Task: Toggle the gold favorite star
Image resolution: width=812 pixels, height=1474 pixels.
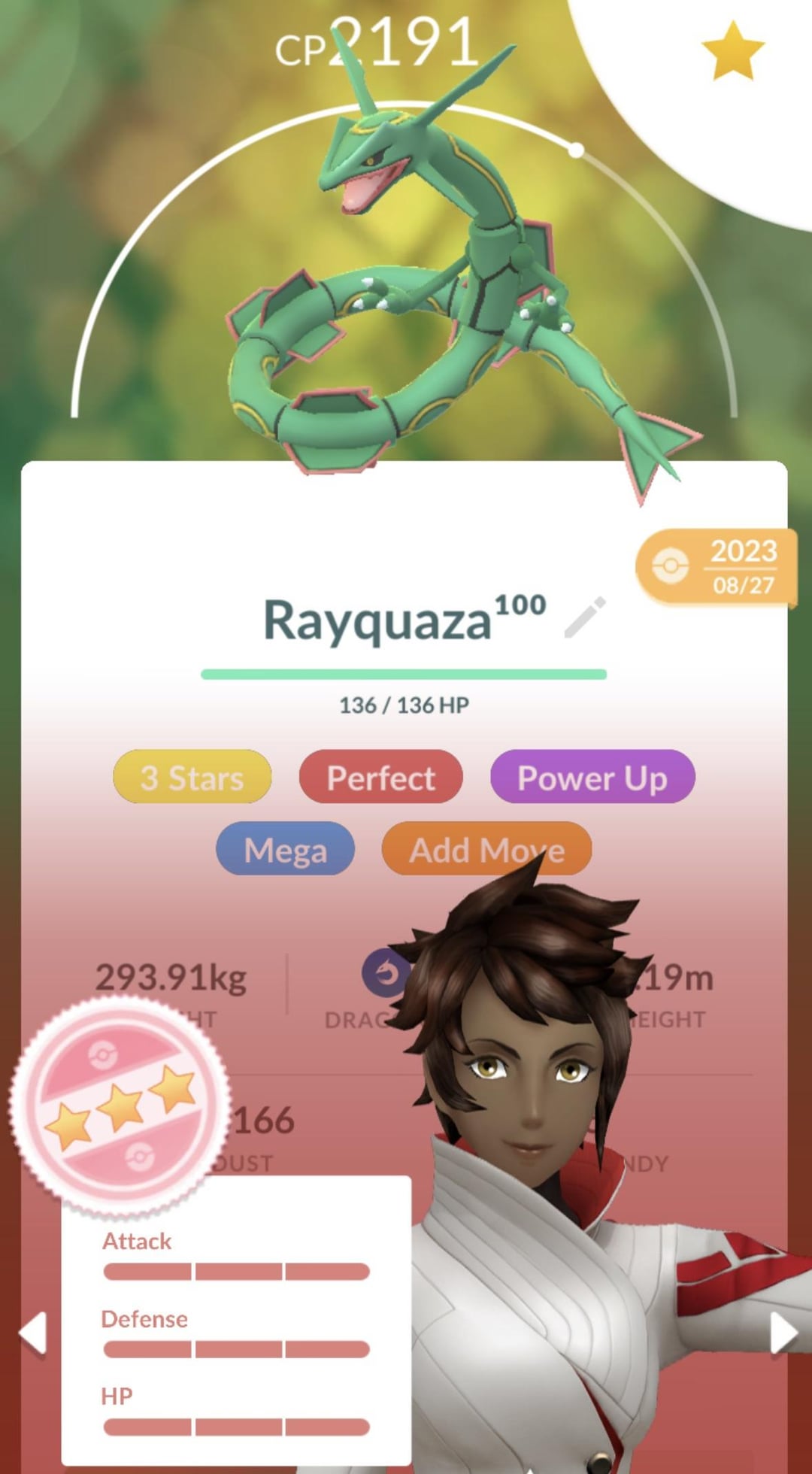Action: (x=732, y=51)
